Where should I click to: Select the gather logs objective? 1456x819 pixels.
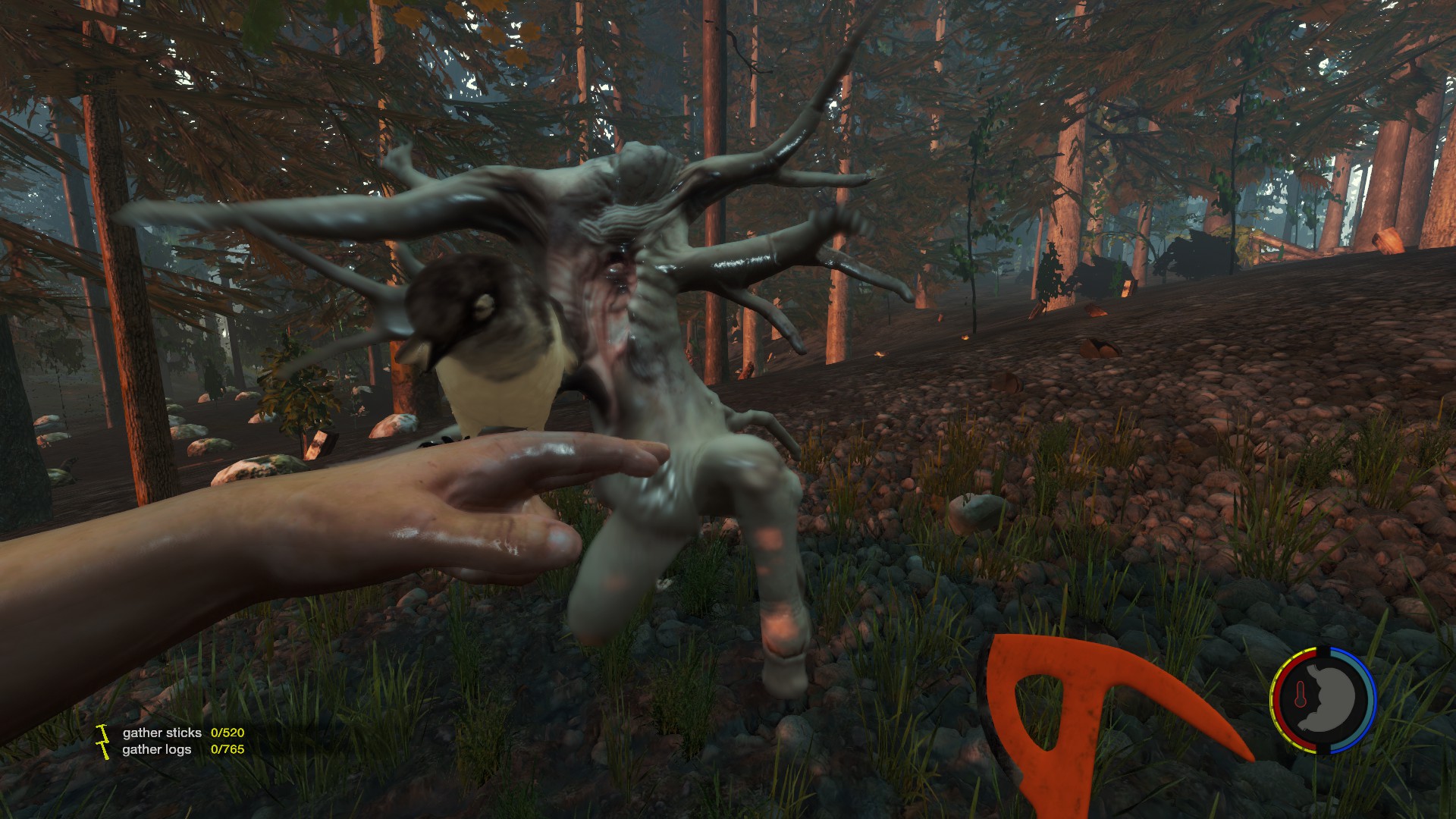(157, 749)
